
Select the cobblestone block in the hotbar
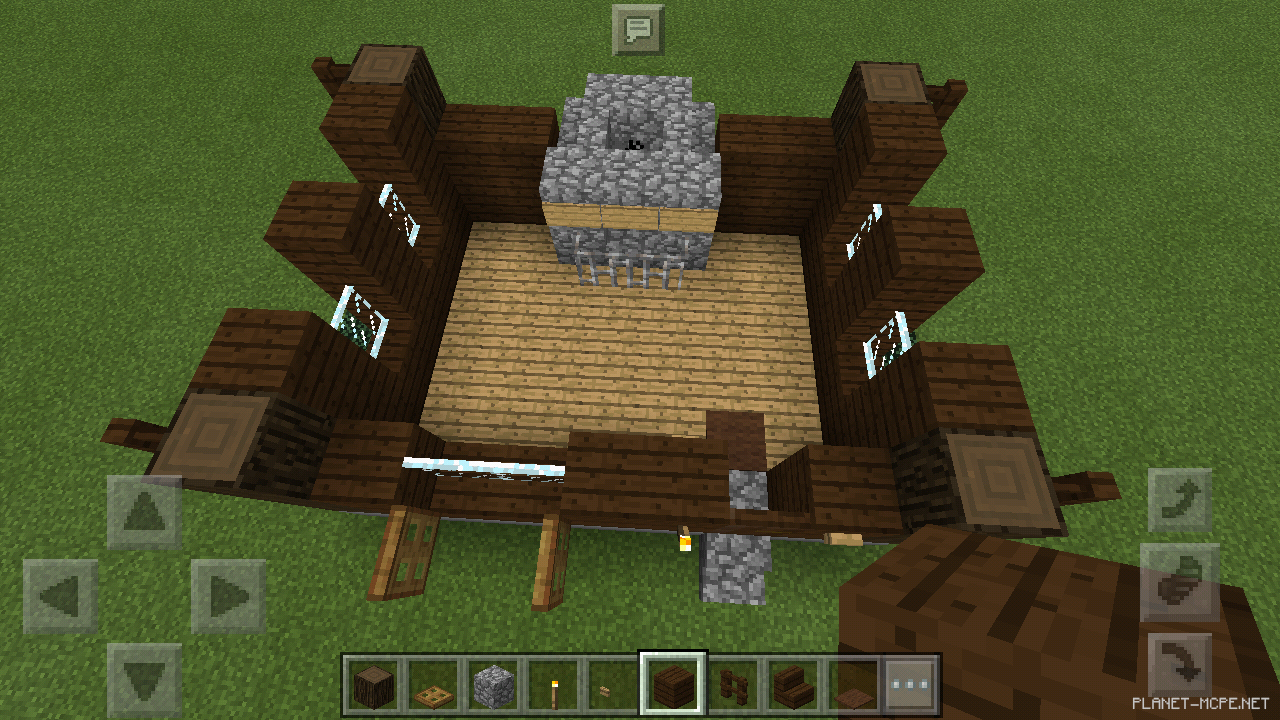click(494, 686)
